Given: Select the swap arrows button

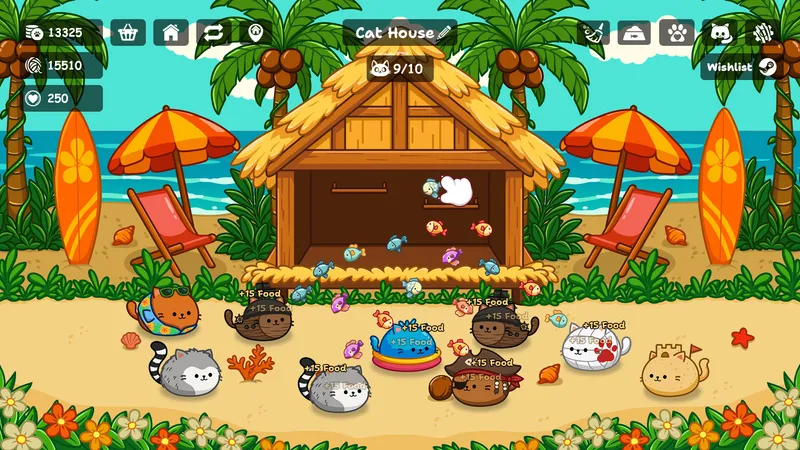Looking at the screenshot, I should point(213,33).
